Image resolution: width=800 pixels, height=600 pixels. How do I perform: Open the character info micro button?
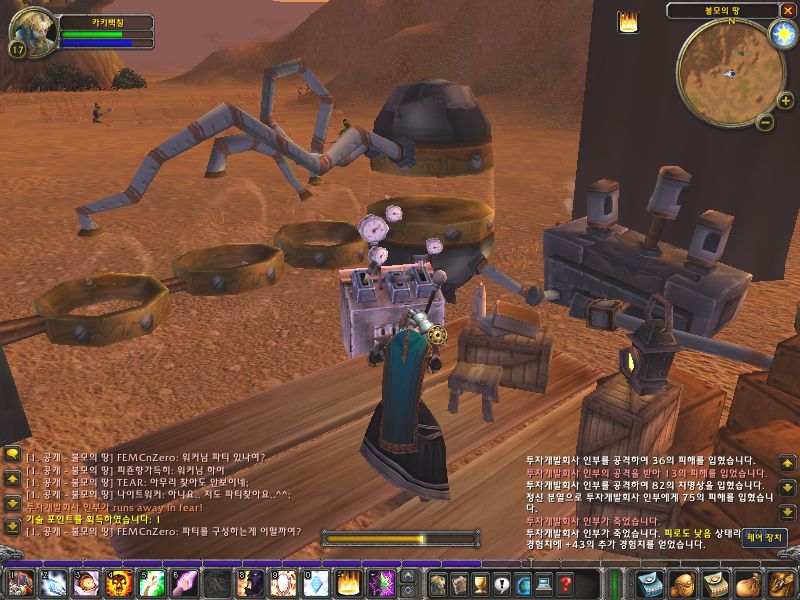point(437,583)
